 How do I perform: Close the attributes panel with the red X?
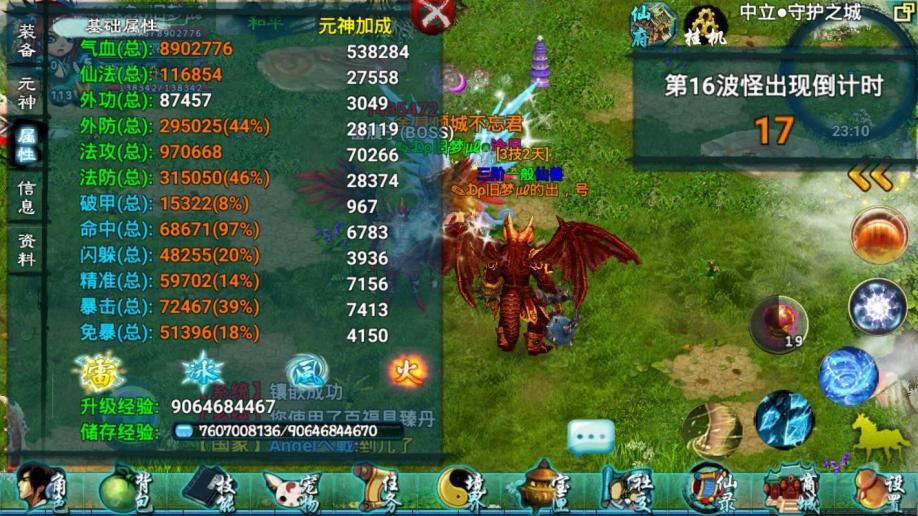(433, 15)
